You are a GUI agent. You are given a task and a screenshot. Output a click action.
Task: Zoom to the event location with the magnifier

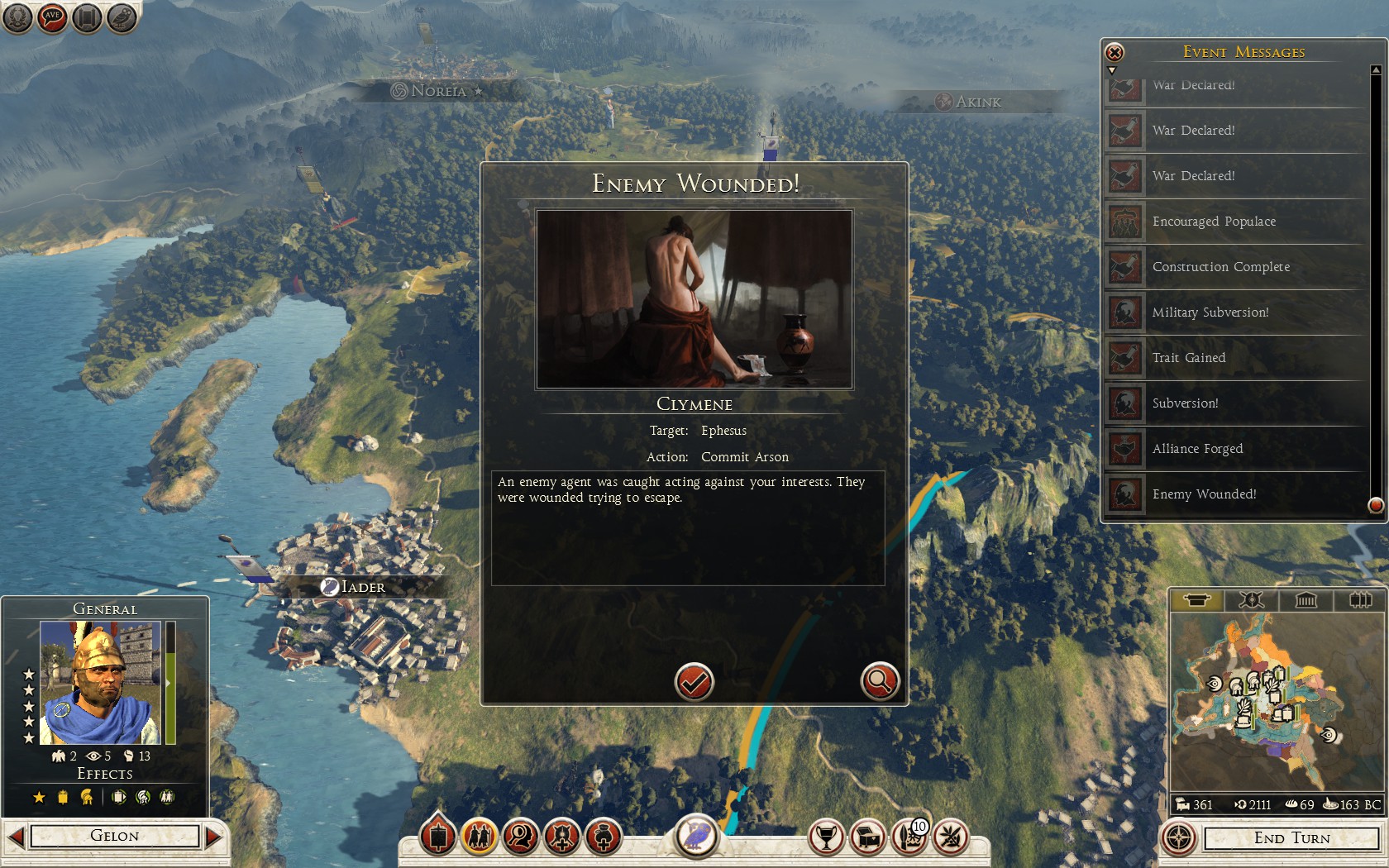click(x=879, y=682)
